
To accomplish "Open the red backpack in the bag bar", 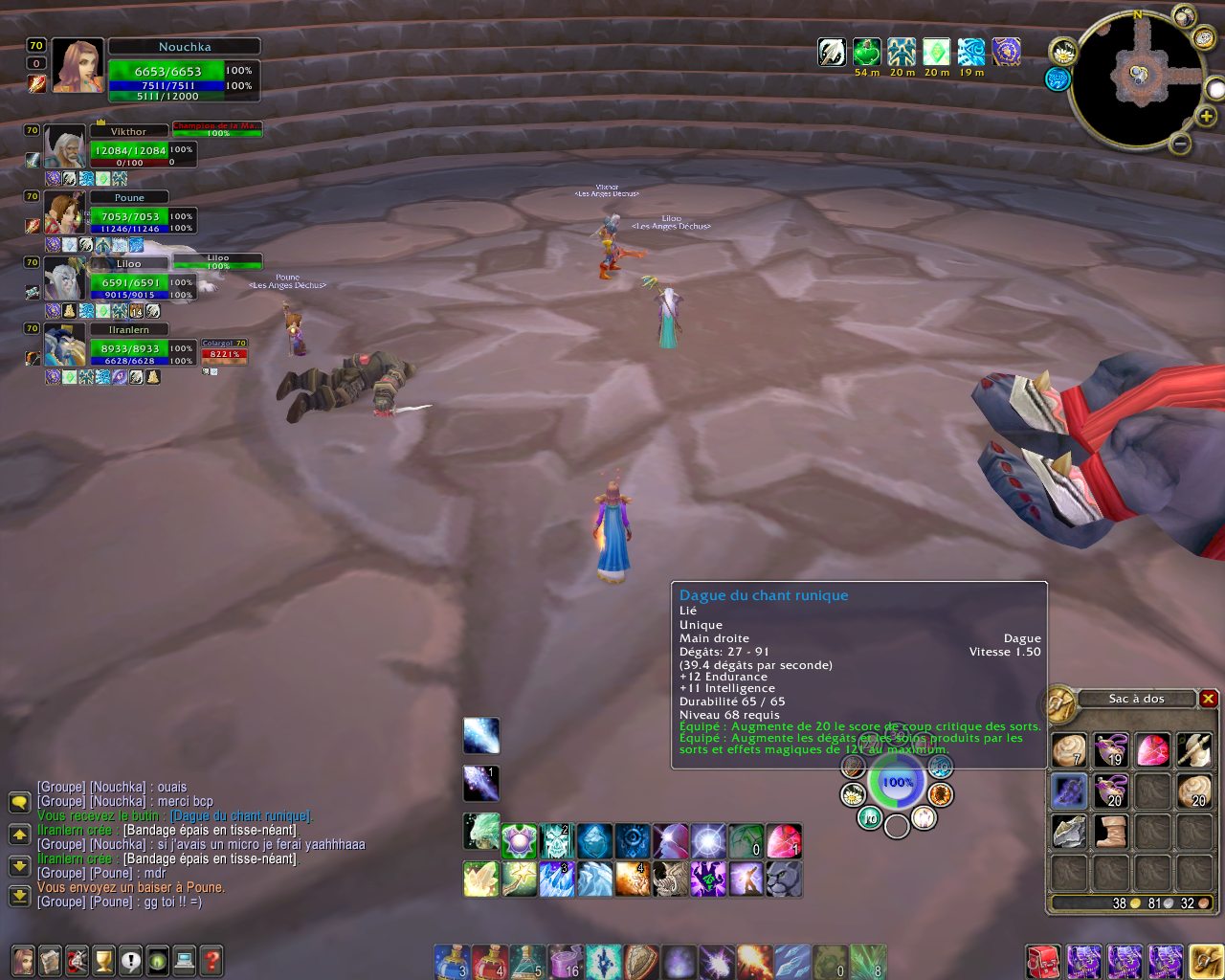I will pos(1044,961).
